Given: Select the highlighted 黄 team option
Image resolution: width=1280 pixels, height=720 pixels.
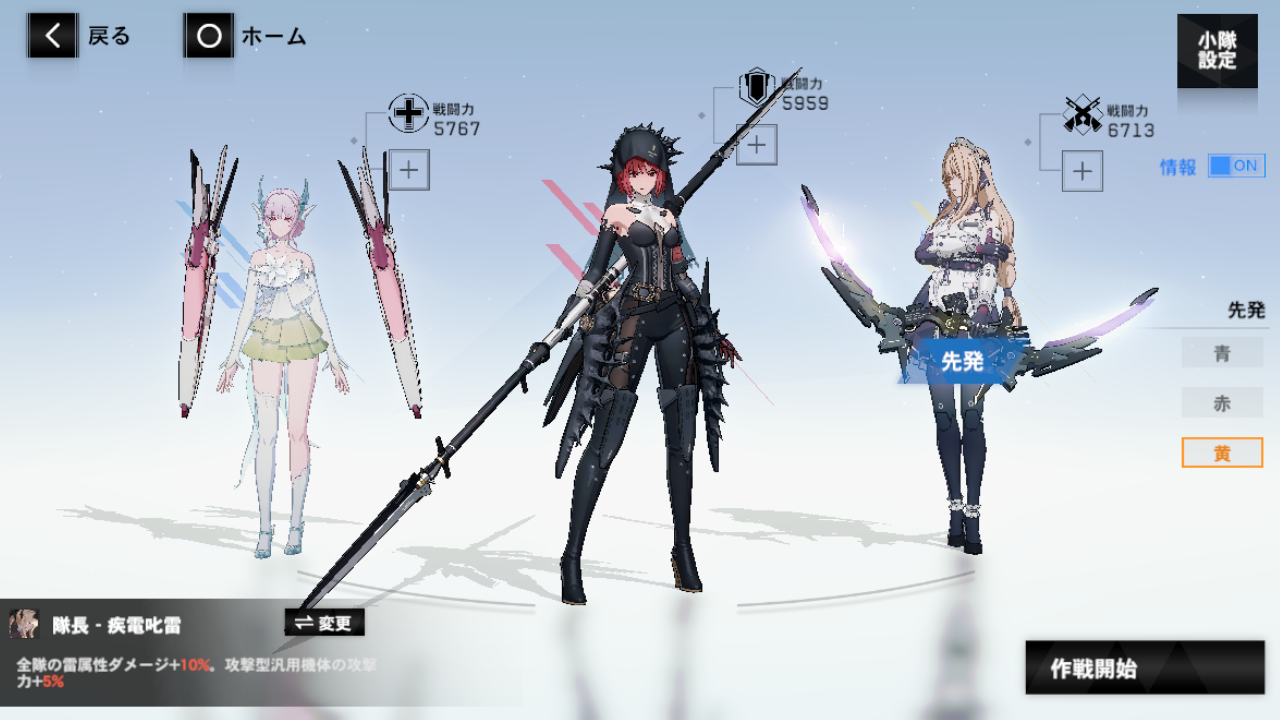Looking at the screenshot, I should 1222,452.
